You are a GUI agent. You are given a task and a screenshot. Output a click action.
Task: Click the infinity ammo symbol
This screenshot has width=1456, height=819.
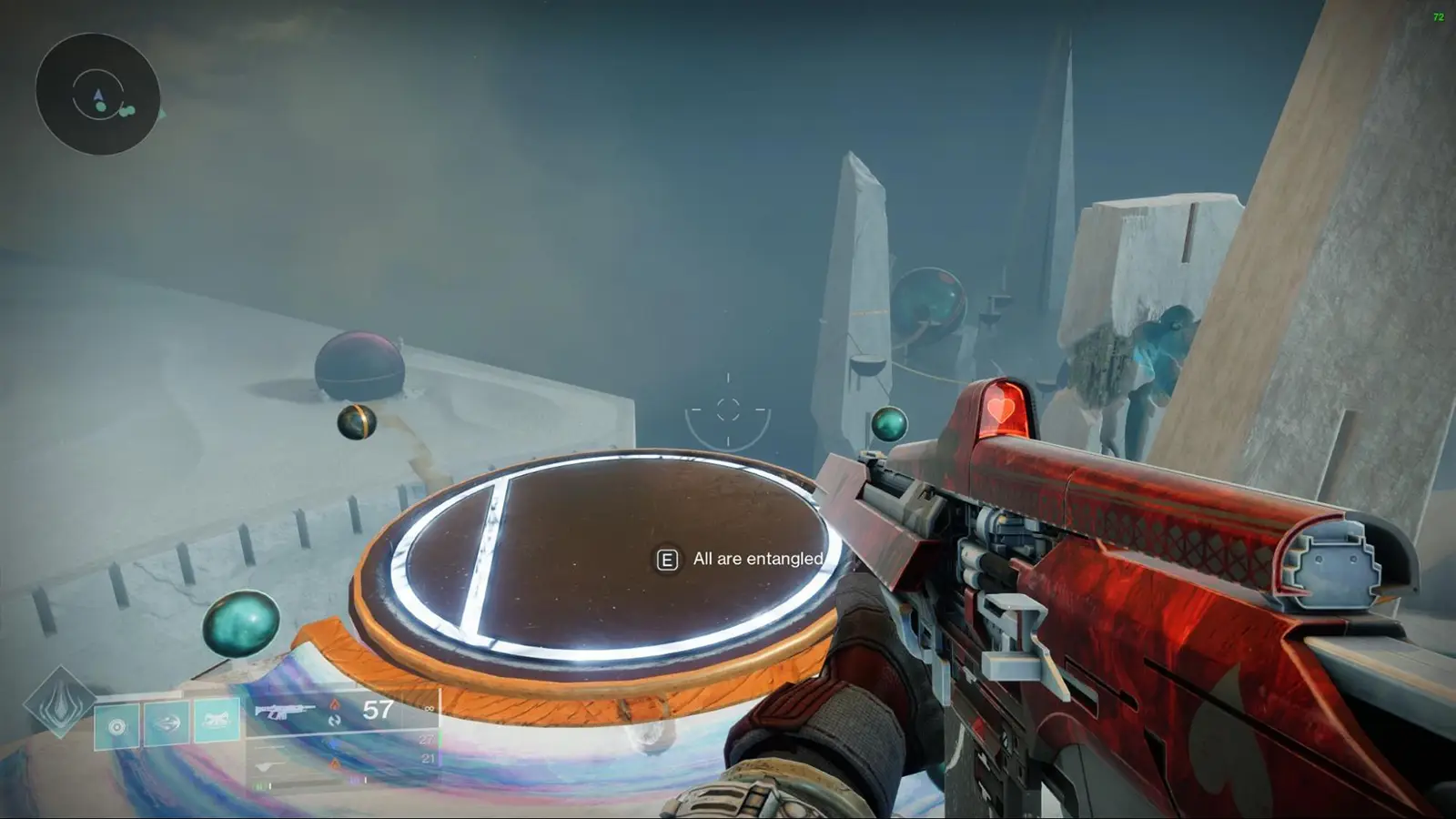(x=430, y=708)
